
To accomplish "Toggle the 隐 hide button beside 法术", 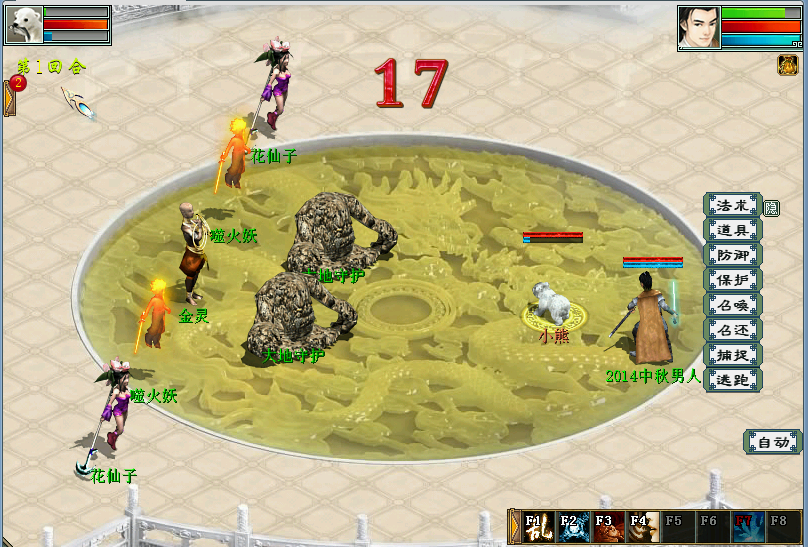I will coord(771,208).
